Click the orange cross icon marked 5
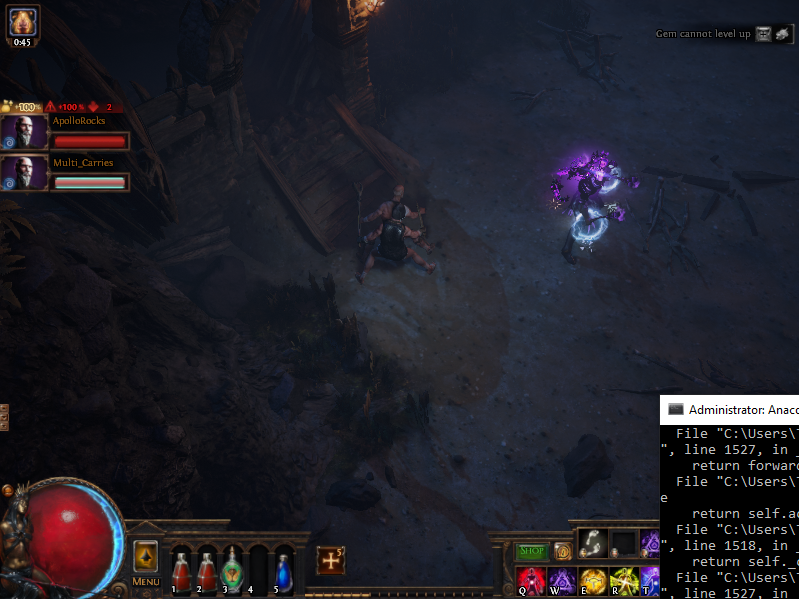 (331, 560)
